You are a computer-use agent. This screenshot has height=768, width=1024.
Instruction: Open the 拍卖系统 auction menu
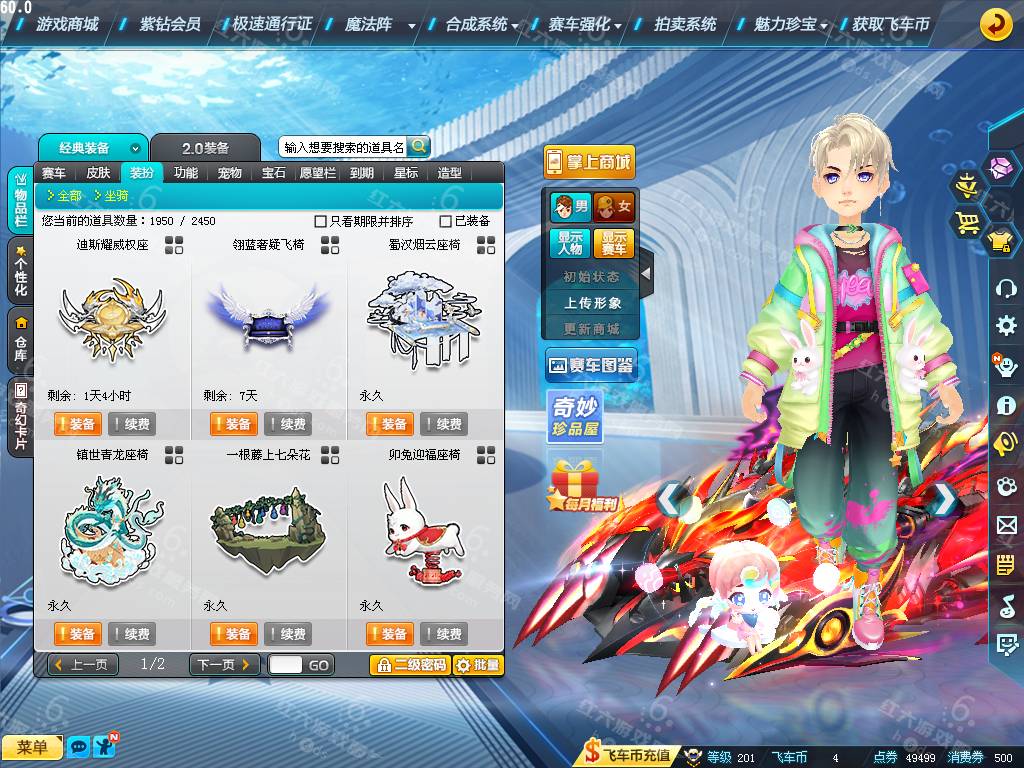pyautogui.click(x=685, y=24)
